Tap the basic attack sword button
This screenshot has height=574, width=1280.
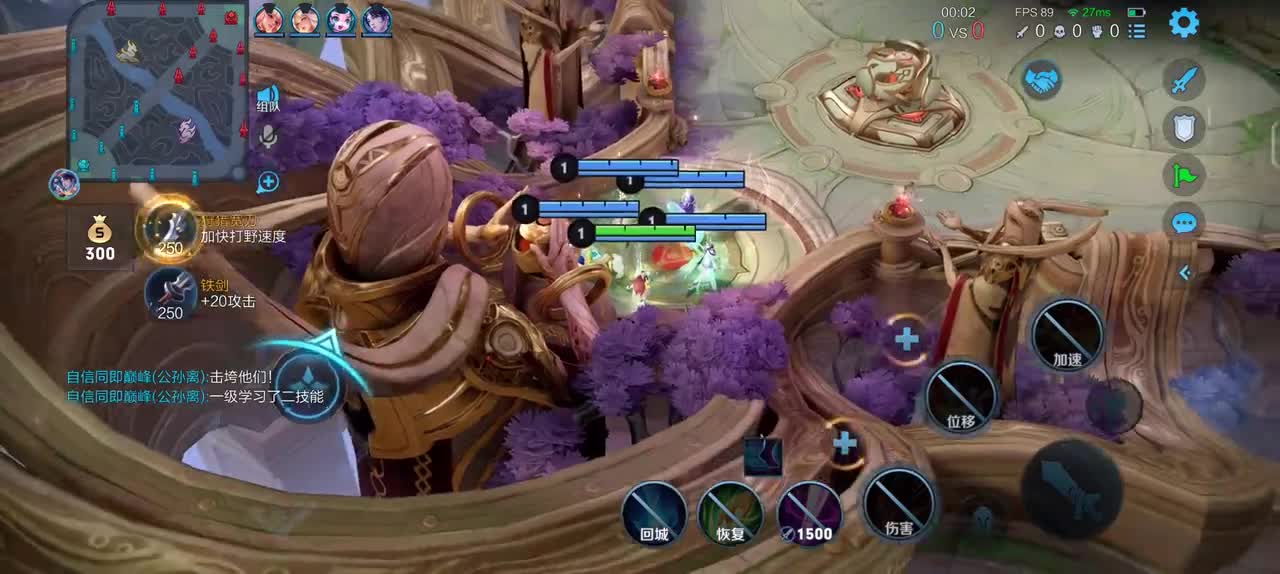[x=1071, y=489]
